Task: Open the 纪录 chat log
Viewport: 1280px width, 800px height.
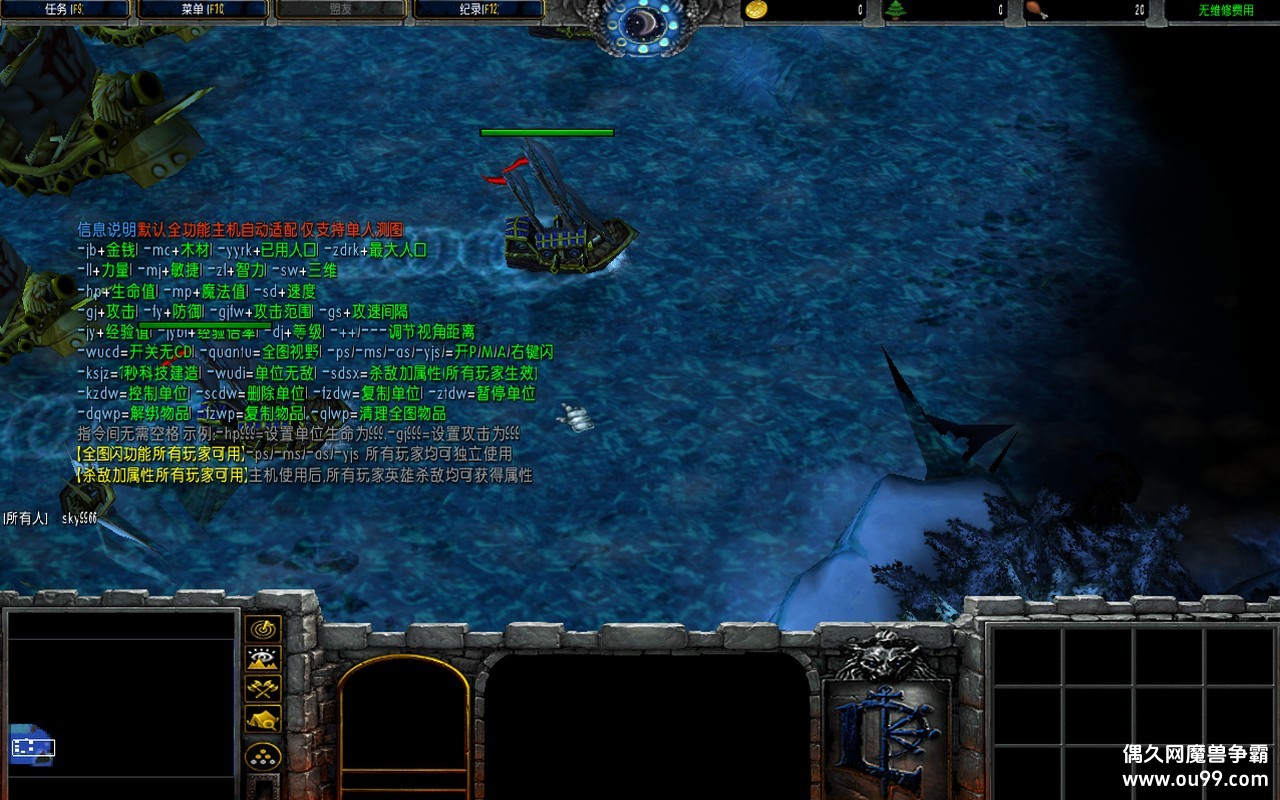Action: coord(478,10)
